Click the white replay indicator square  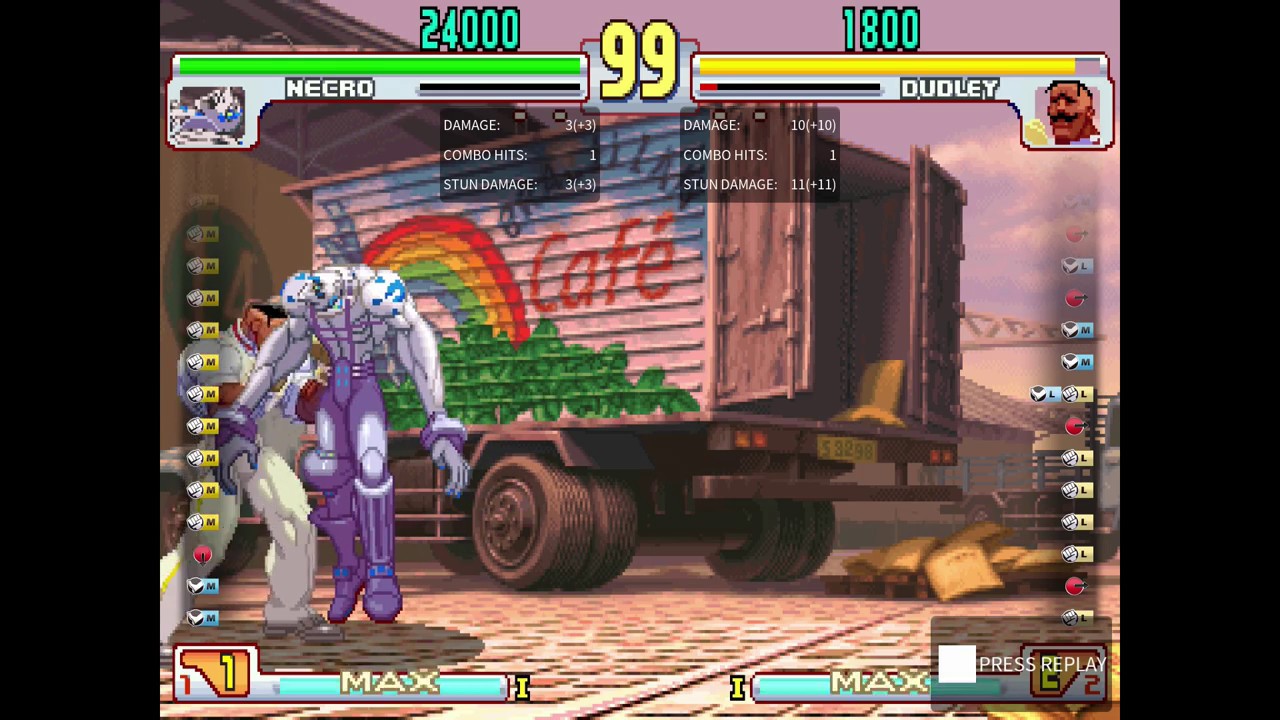pos(957,662)
